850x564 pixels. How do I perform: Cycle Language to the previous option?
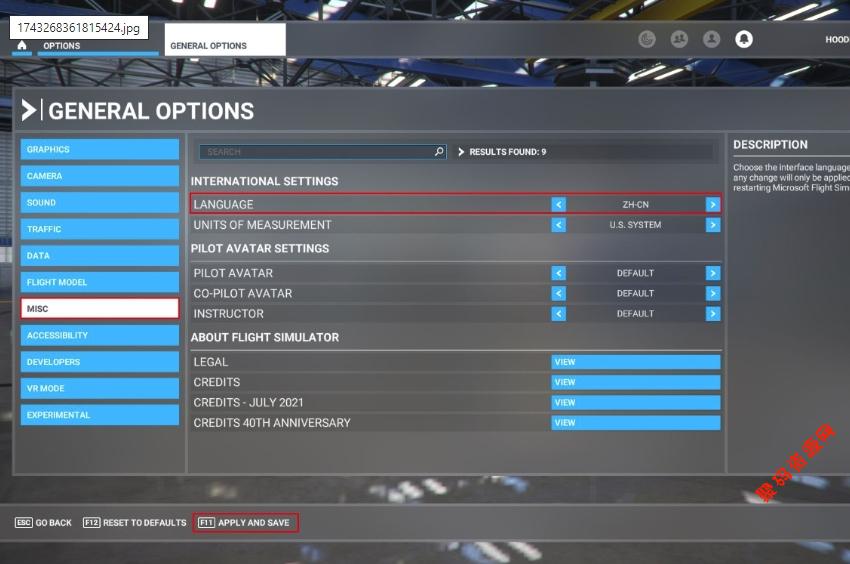click(x=559, y=204)
